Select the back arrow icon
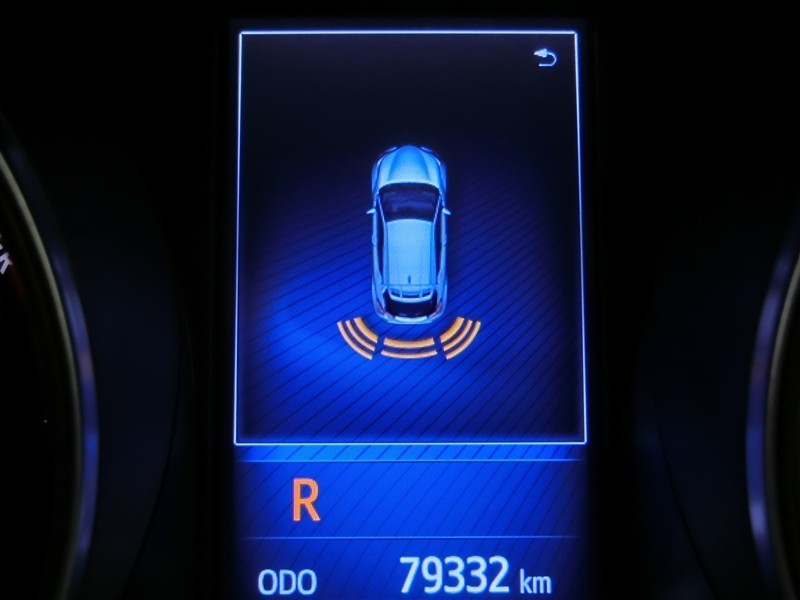 pos(546,59)
